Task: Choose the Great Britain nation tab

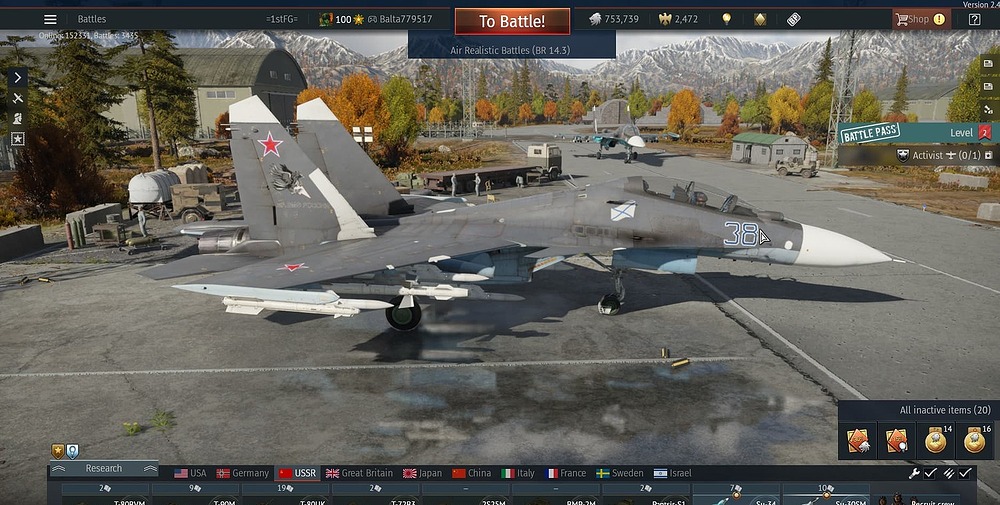Action: [359, 473]
